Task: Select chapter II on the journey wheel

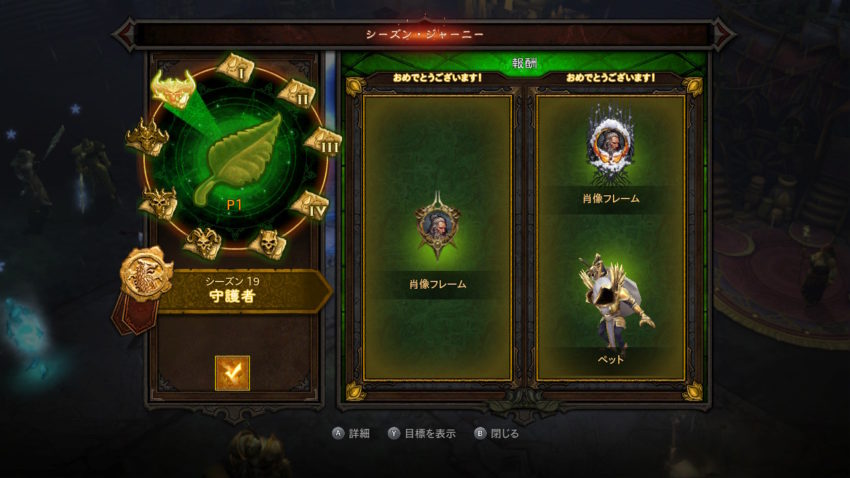Action: click(297, 93)
